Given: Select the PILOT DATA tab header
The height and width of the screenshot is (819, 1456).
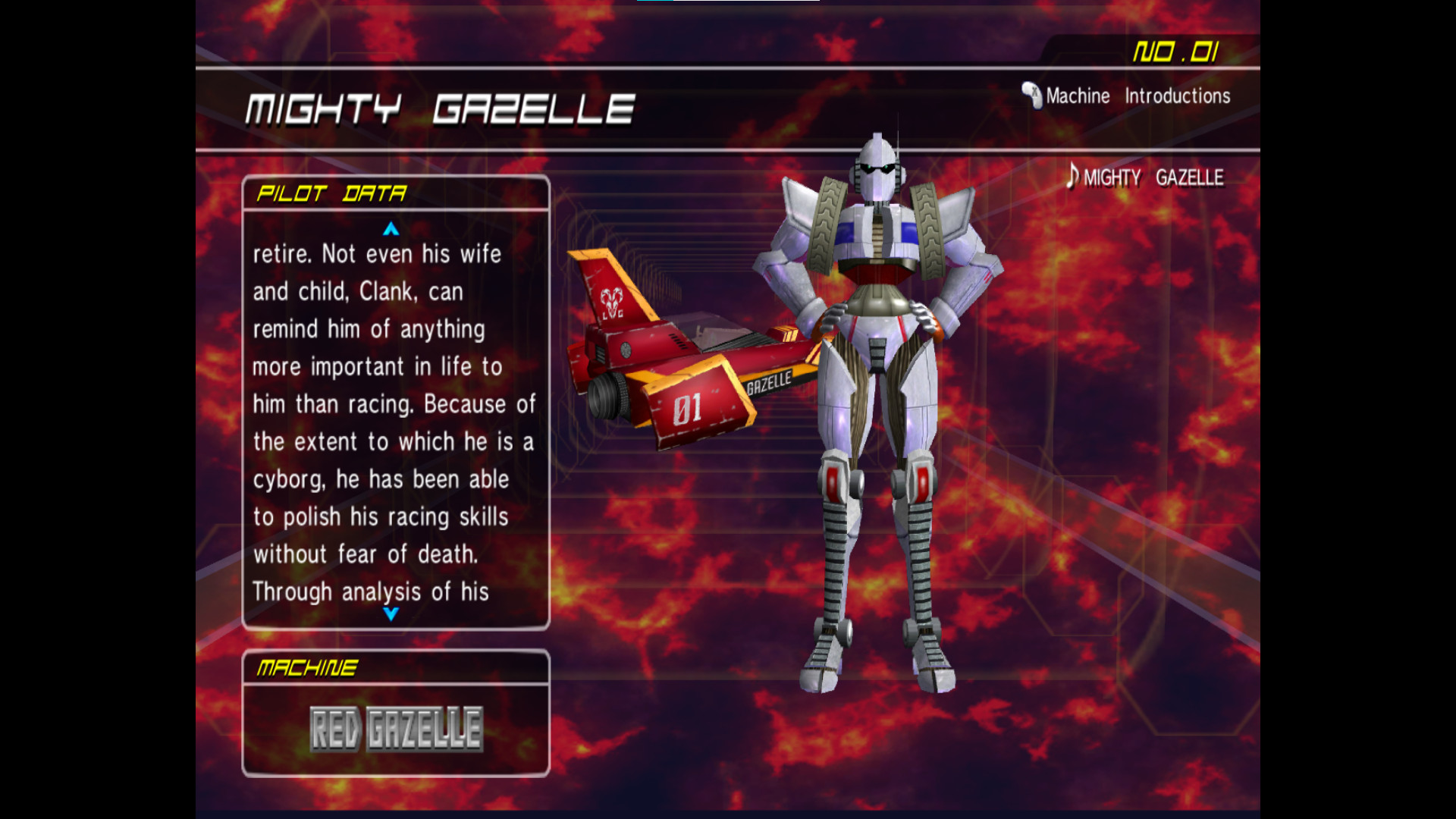Looking at the screenshot, I should (x=331, y=193).
